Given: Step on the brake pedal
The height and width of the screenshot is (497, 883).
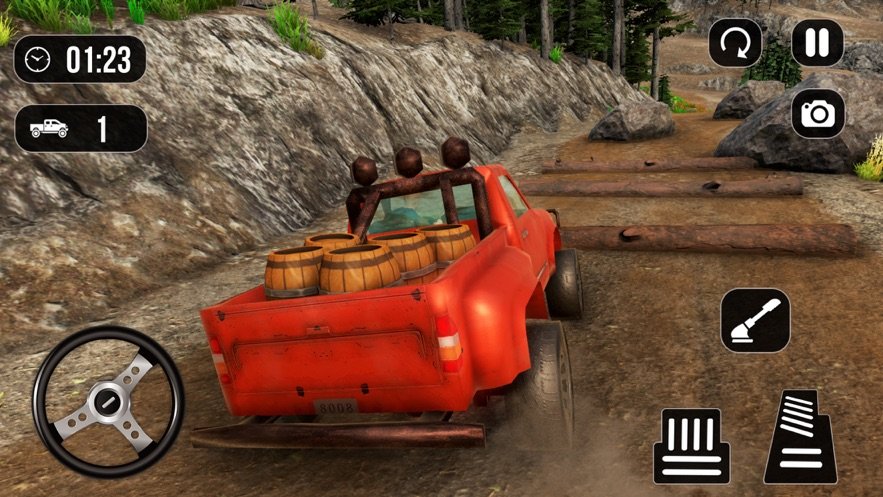Looking at the screenshot, I should click(x=691, y=445).
